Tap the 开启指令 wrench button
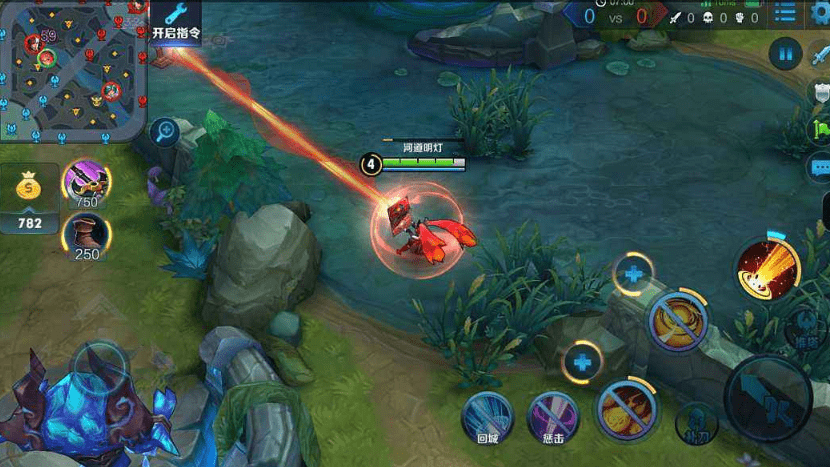This screenshot has width=830, height=467. click(x=176, y=21)
